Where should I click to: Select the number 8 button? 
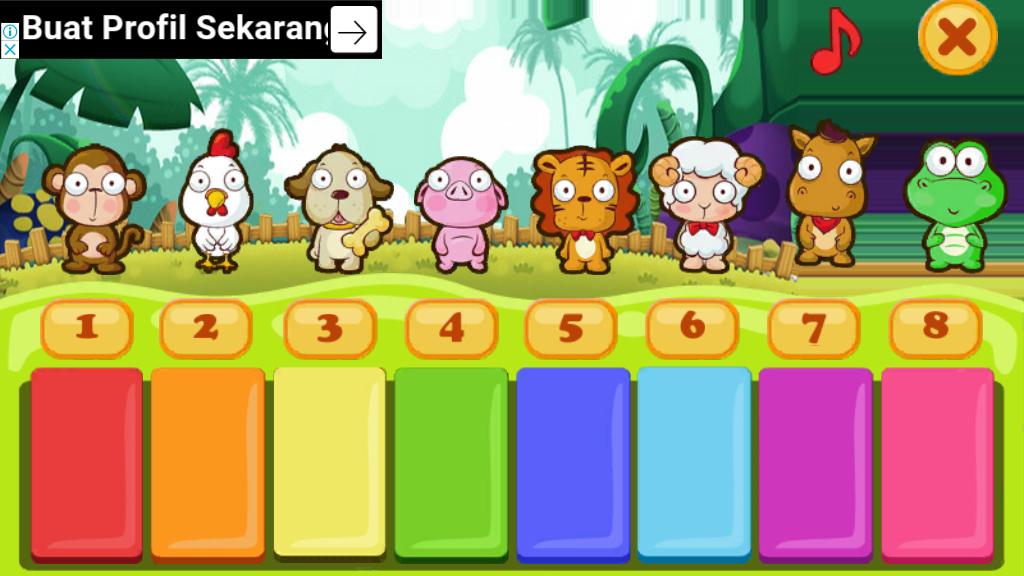click(x=936, y=328)
